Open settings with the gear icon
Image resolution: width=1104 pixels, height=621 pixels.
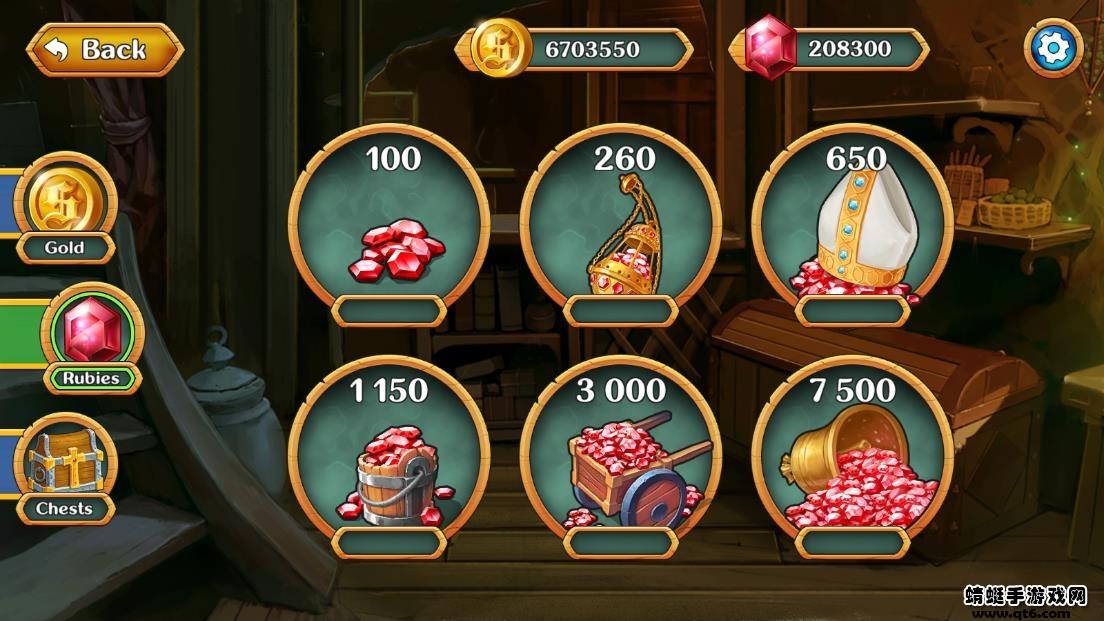[x=1053, y=48]
